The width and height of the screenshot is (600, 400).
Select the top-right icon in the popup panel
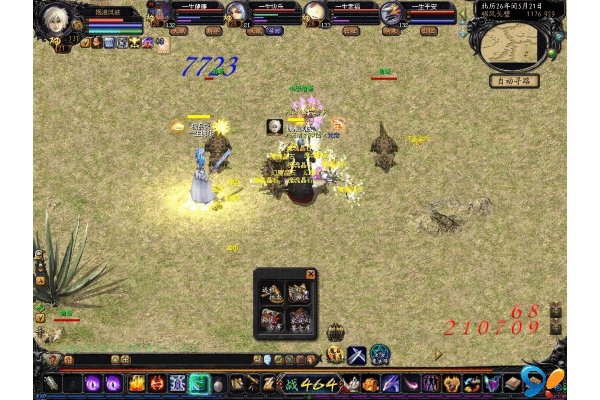tap(298, 293)
